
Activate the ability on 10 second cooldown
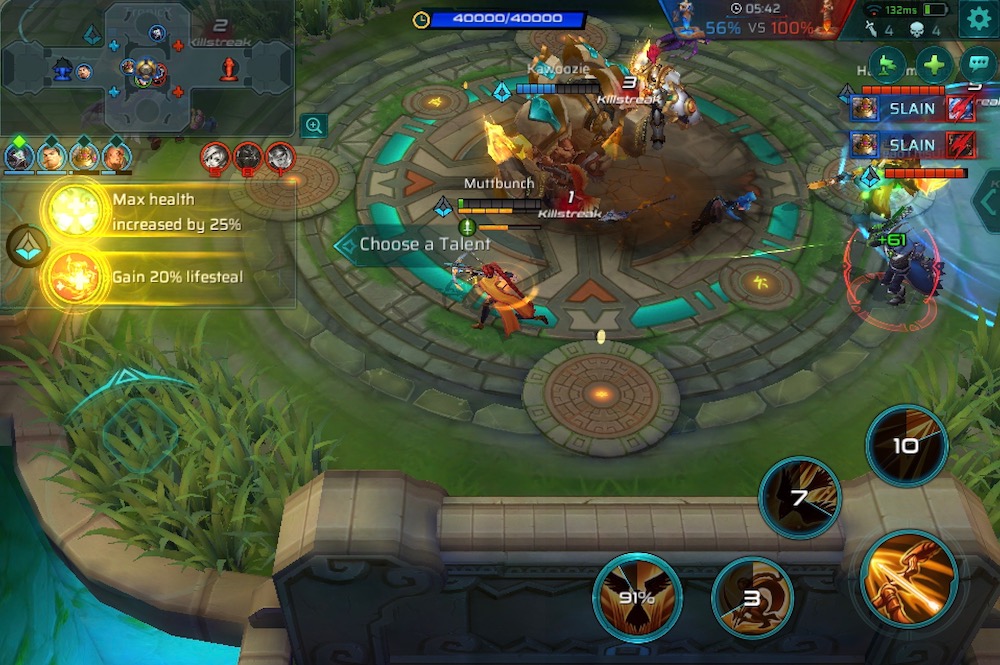(906, 445)
